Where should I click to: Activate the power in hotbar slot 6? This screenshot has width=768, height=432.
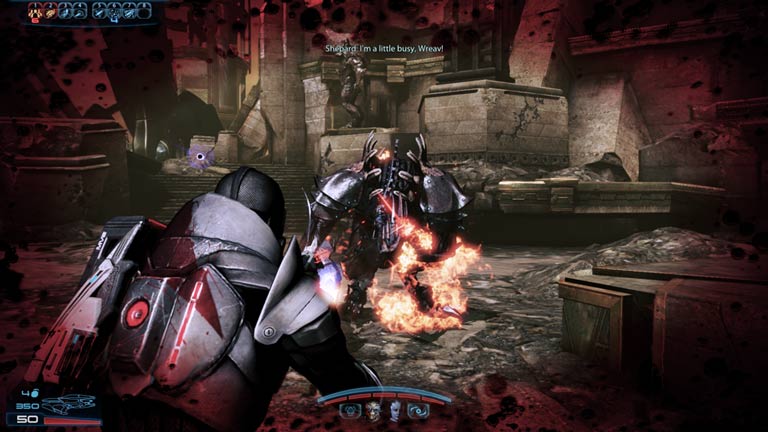[x=116, y=12]
